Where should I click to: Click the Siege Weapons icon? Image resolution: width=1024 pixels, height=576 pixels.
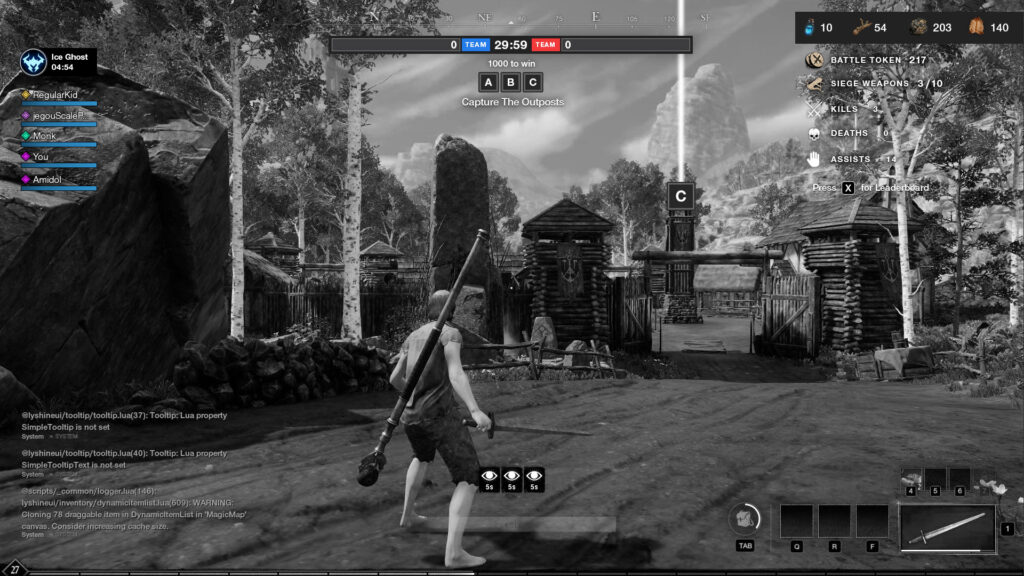[x=815, y=84]
